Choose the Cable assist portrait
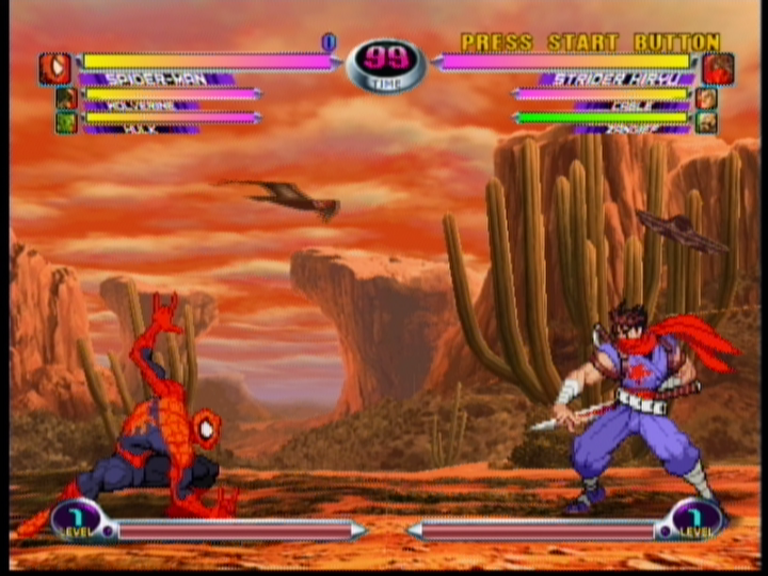The width and height of the screenshot is (768, 576). (706, 98)
